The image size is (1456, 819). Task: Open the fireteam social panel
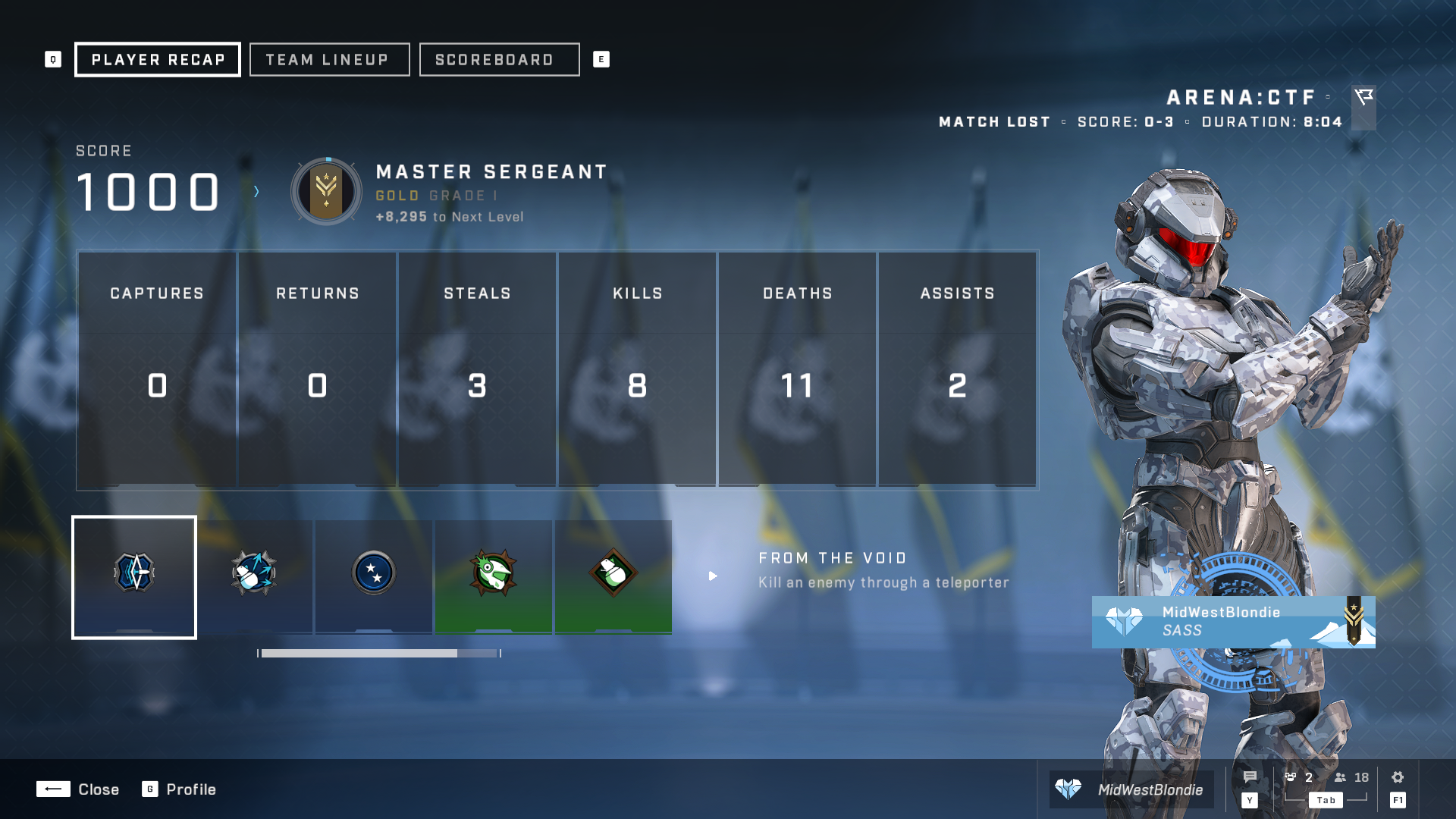click(x=1298, y=777)
